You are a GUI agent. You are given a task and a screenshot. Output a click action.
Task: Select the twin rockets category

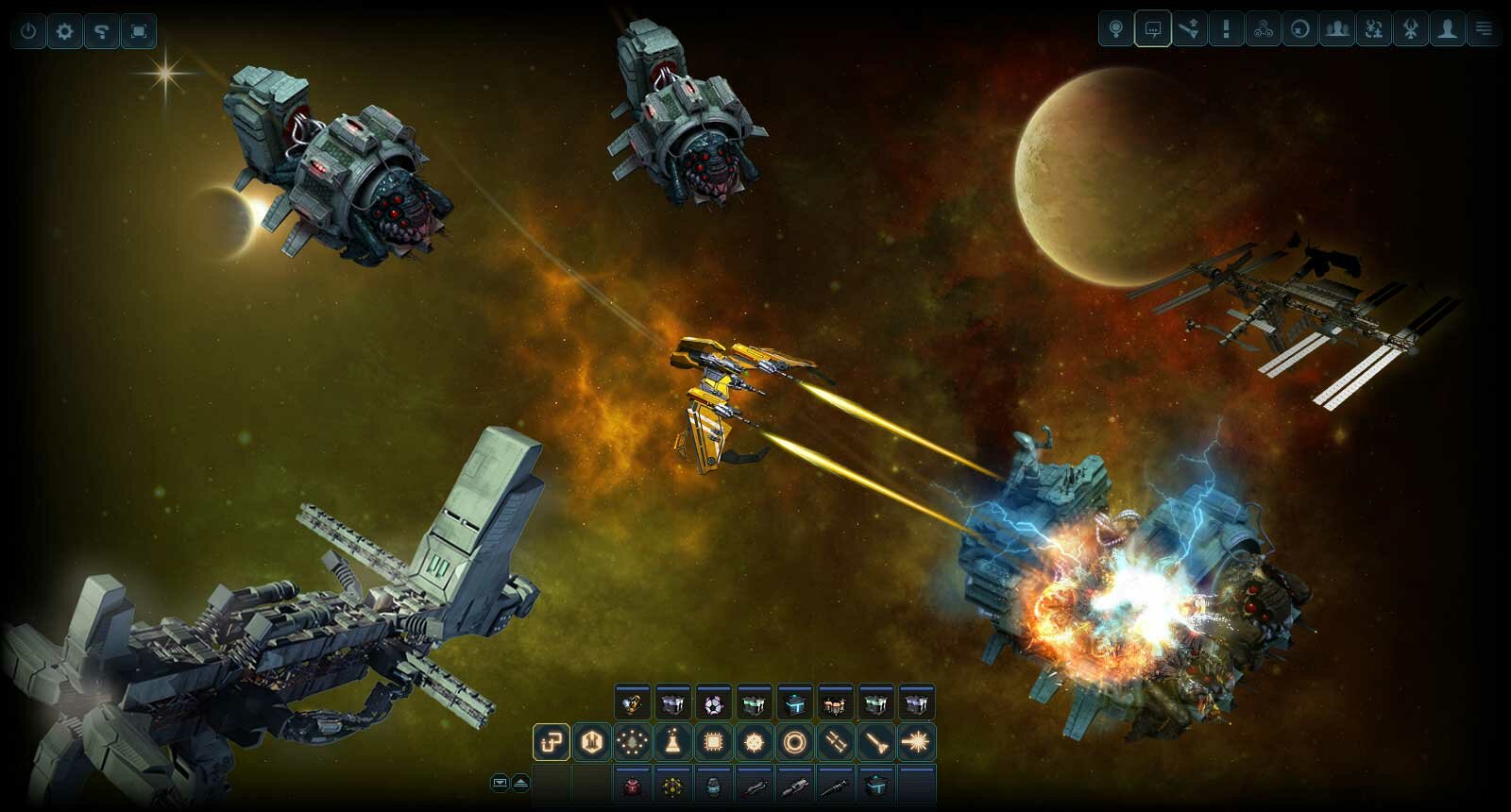(x=835, y=742)
